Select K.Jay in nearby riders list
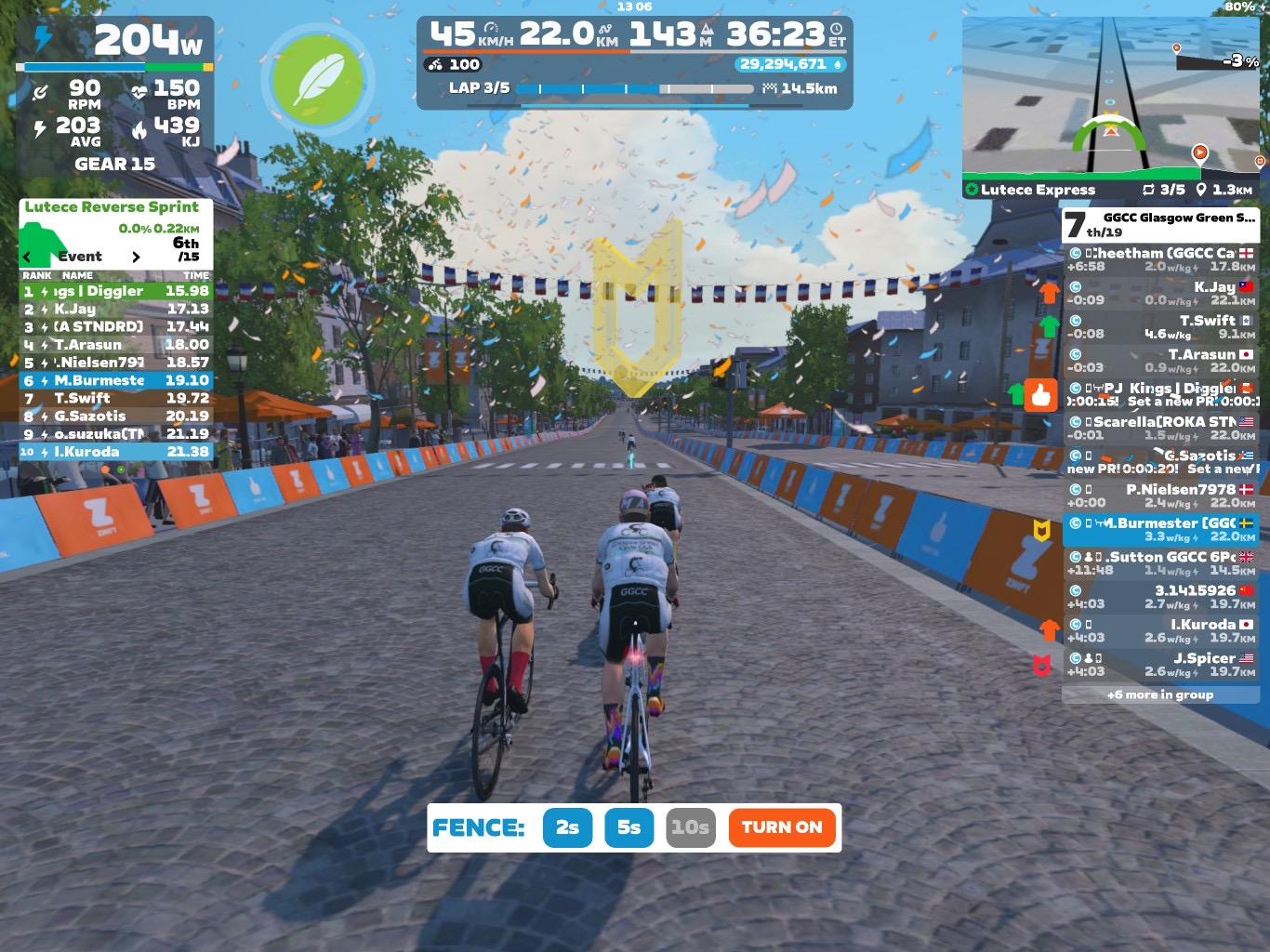Image resolution: width=1270 pixels, height=952 pixels. pyautogui.click(x=1160, y=294)
